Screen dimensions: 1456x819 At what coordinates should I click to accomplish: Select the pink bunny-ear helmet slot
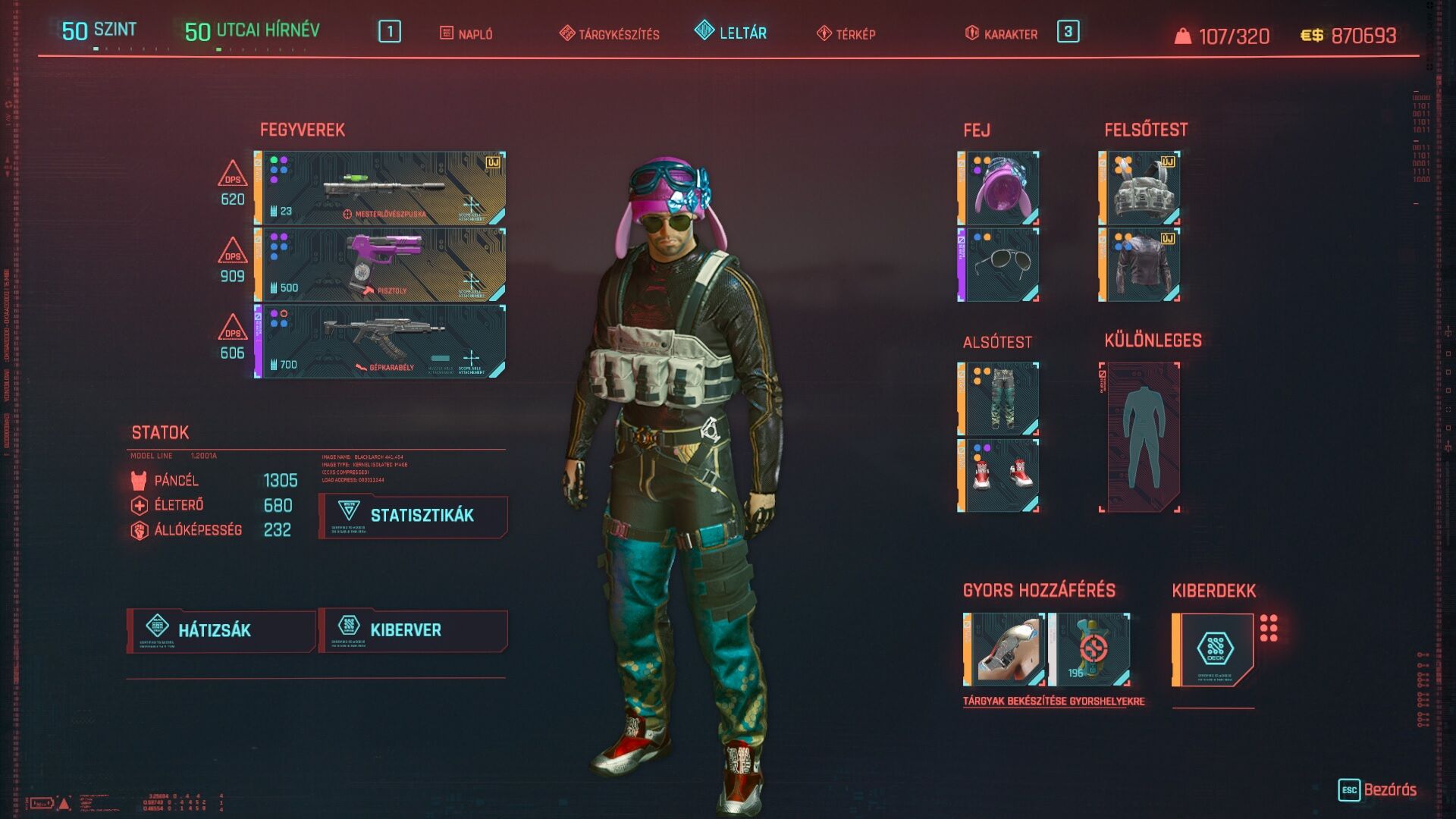[x=999, y=188]
